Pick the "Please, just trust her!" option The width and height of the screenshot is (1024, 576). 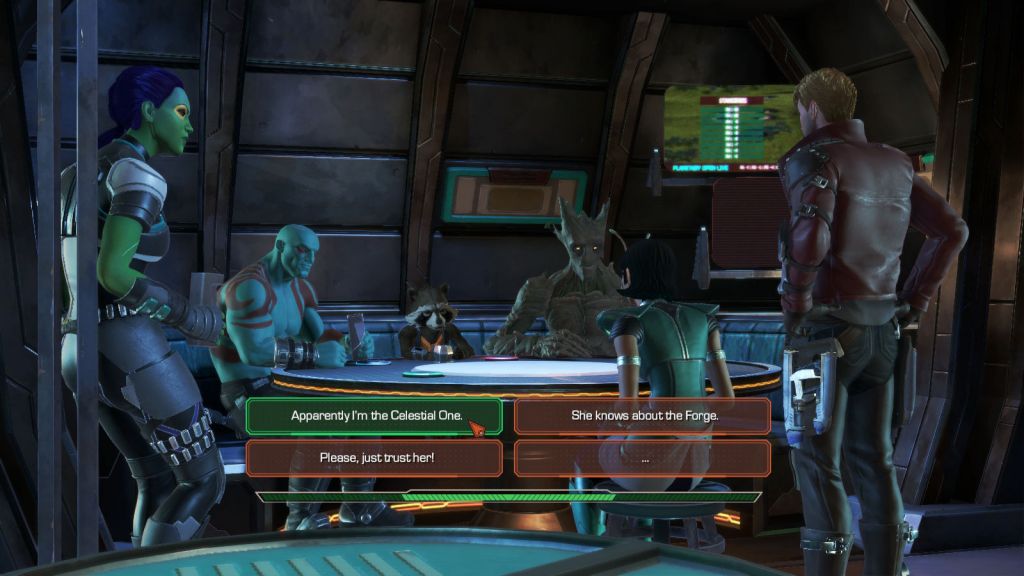click(373, 458)
